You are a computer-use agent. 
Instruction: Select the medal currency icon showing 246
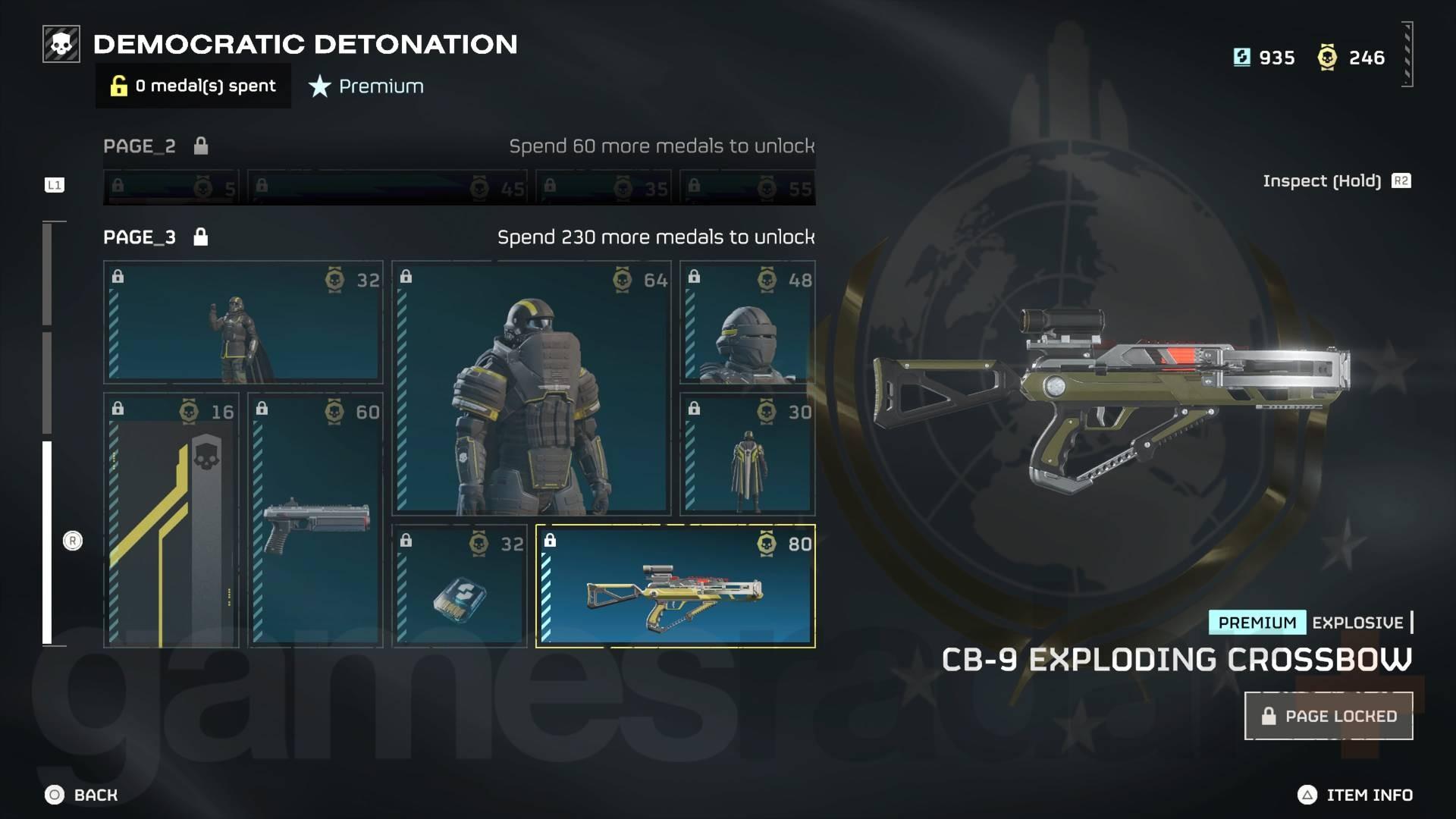point(1327,57)
